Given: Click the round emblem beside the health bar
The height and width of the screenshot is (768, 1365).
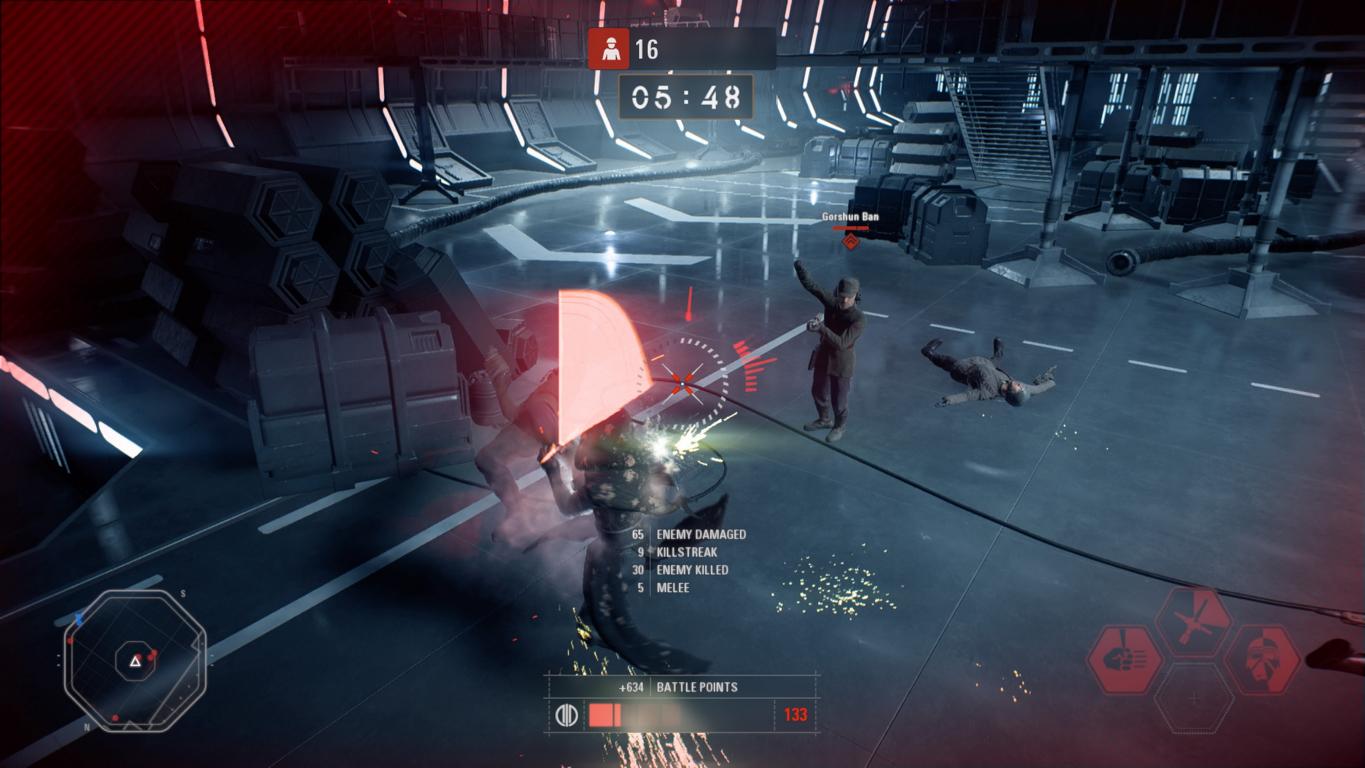Looking at the screenshot, I should pyautogui.click(x=566, y=715).
